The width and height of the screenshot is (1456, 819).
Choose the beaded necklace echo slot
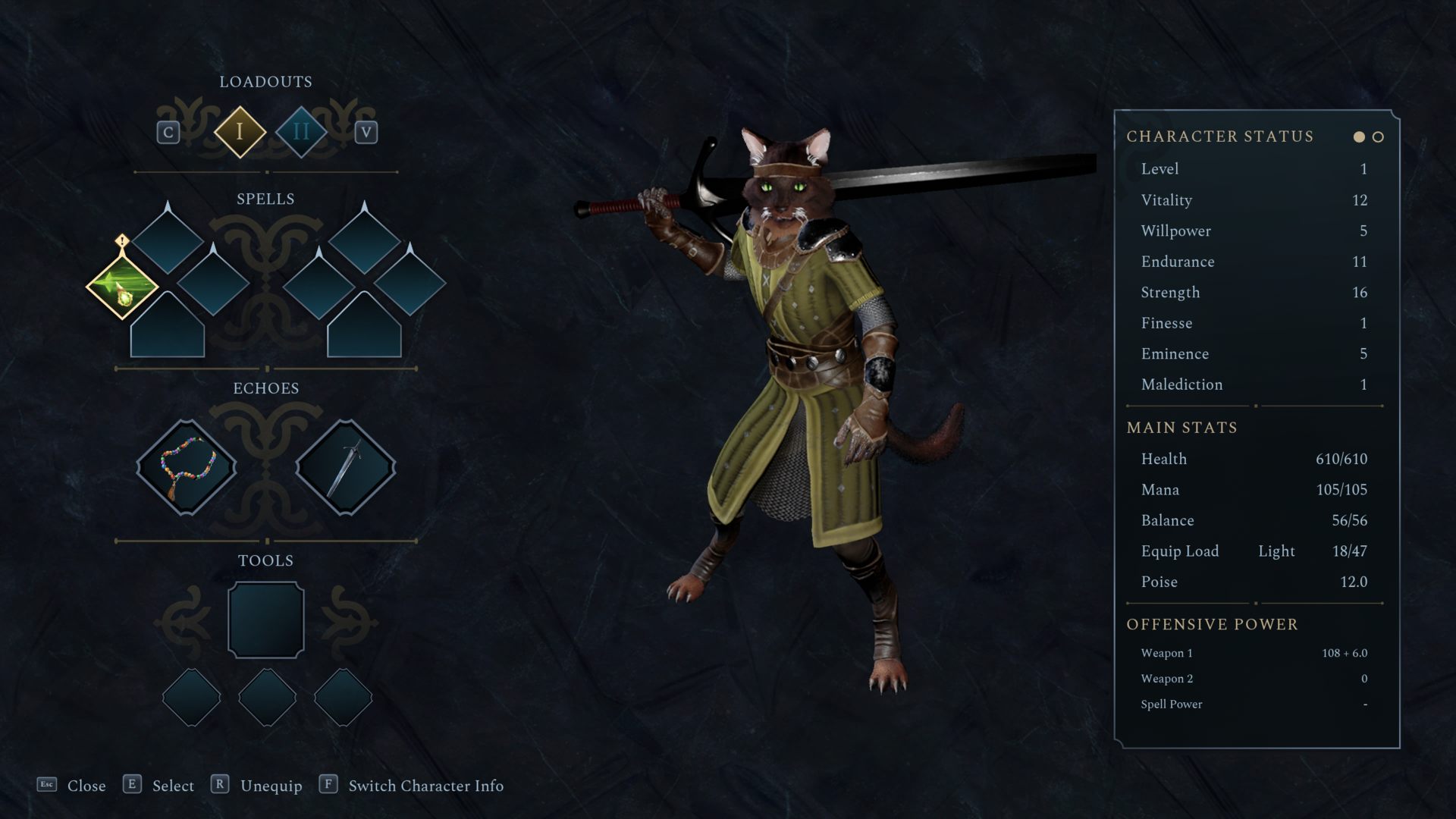[187, 467]
